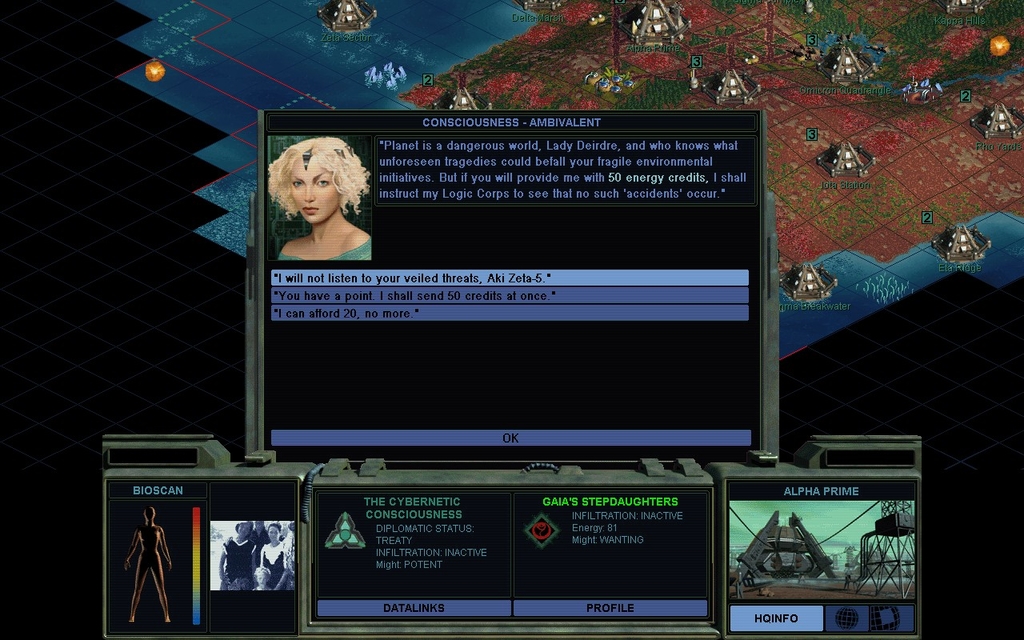Click the wireframe globe icon
The width and height of the screenshot is (1024, 640).
pyautogui.click(x=846, y=618)
